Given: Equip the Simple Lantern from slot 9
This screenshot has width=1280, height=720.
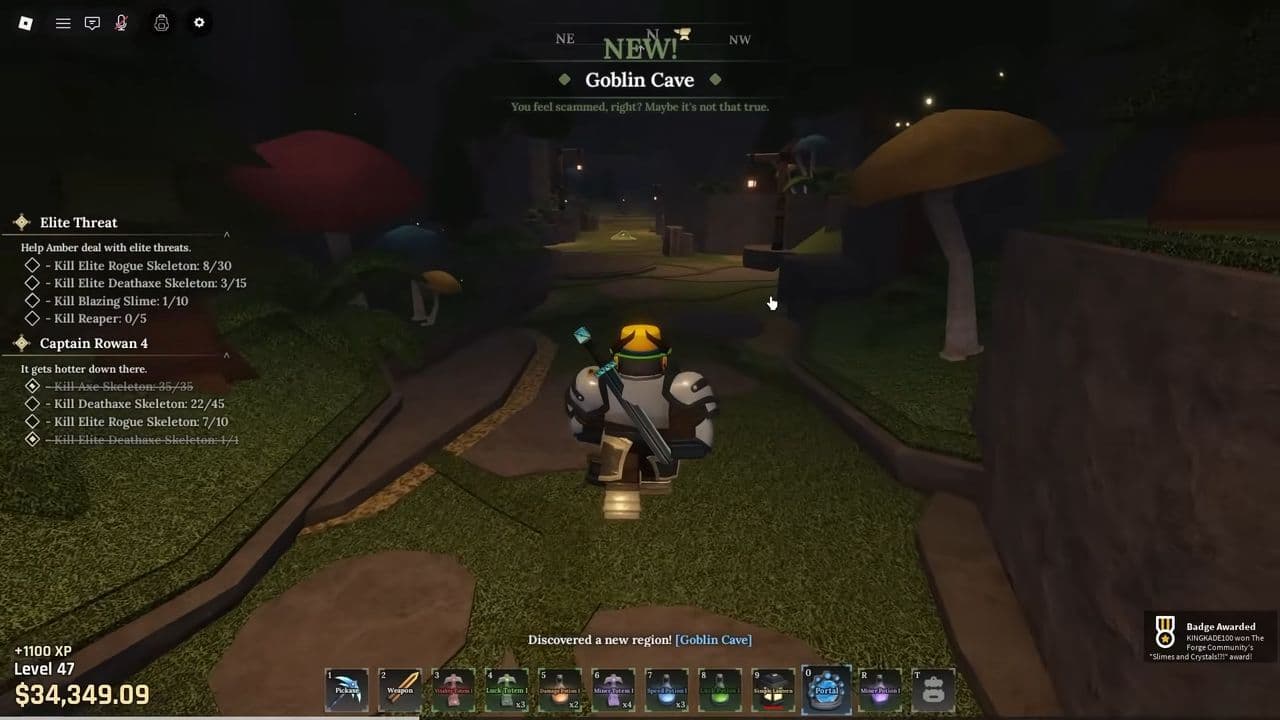Looking at the screenshot, I should (x=771, y=688).
